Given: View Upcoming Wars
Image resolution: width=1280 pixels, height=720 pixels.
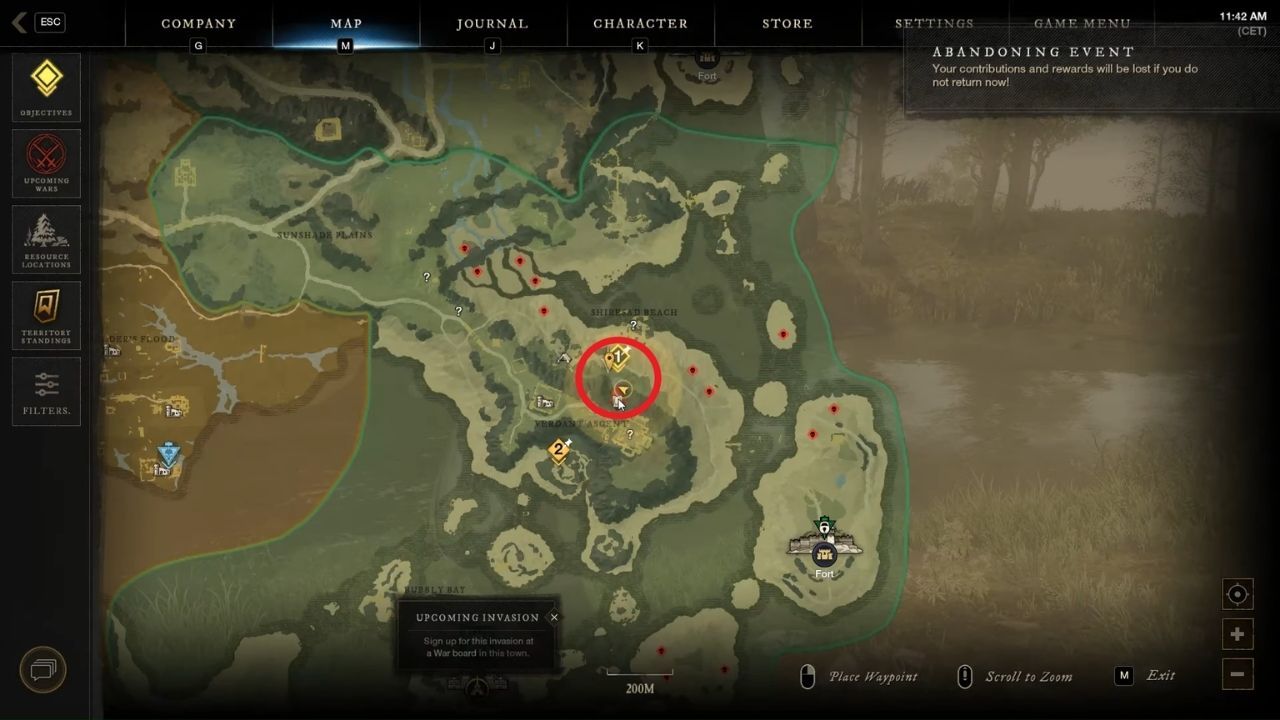Looking at the screenshot, I should tap(45, 163).
